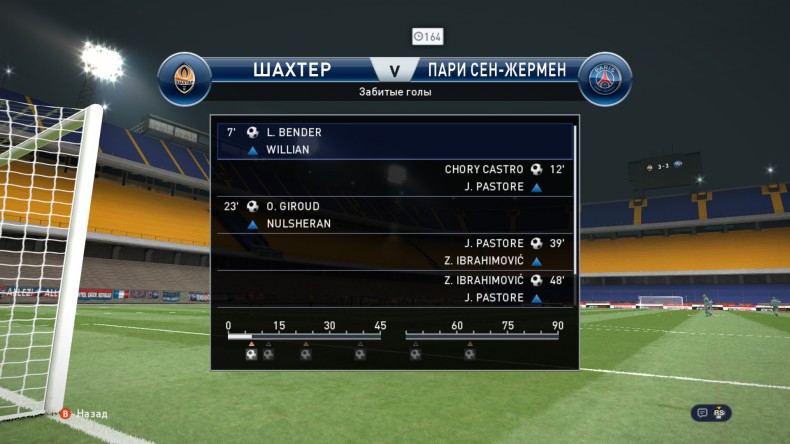Pick Z. Ibrahimović's 48th minute goal row
790x444 pixels.
pyautogui.click(x=395, y=289)
